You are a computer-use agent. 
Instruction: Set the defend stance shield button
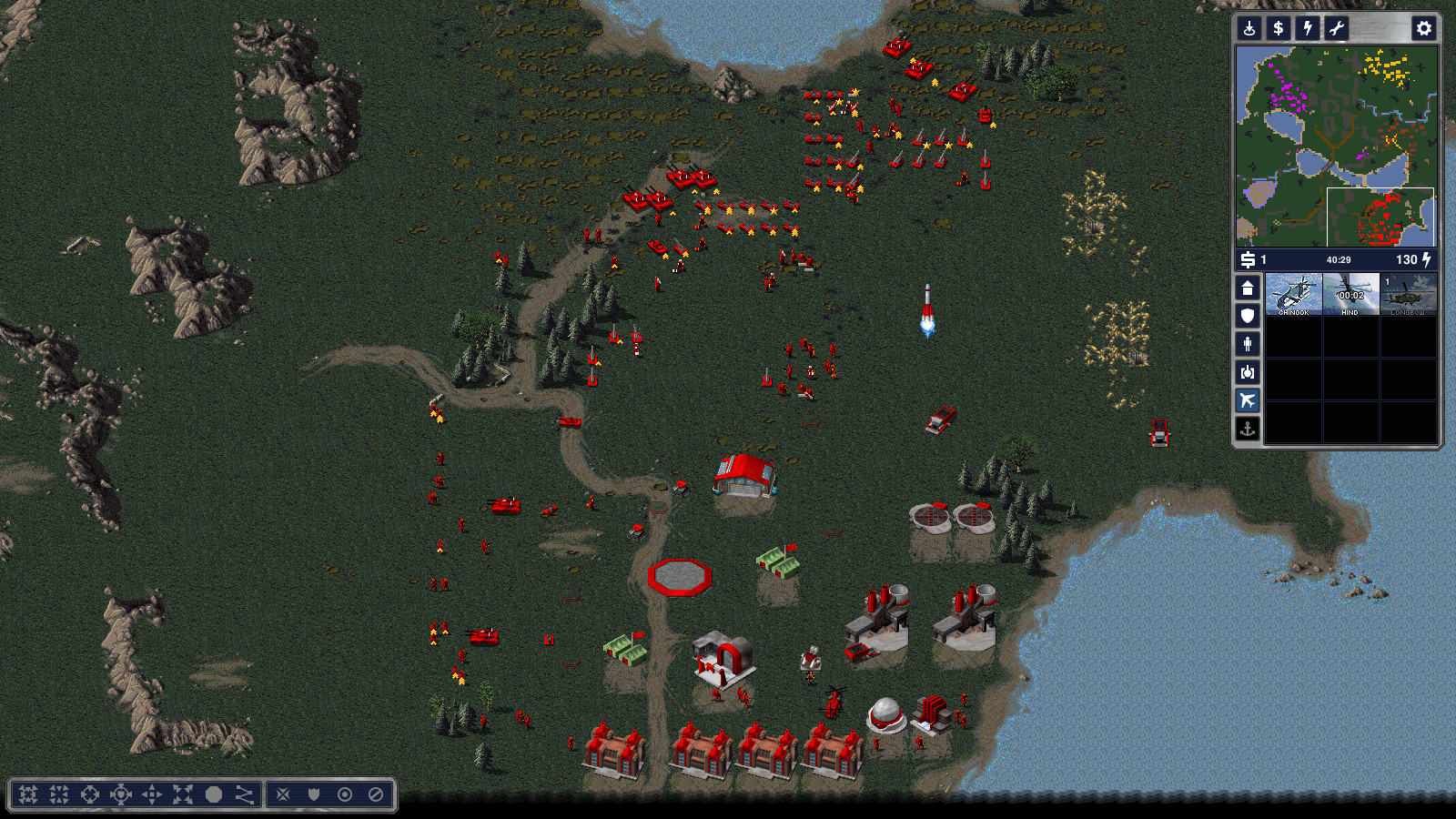point(314,794)
